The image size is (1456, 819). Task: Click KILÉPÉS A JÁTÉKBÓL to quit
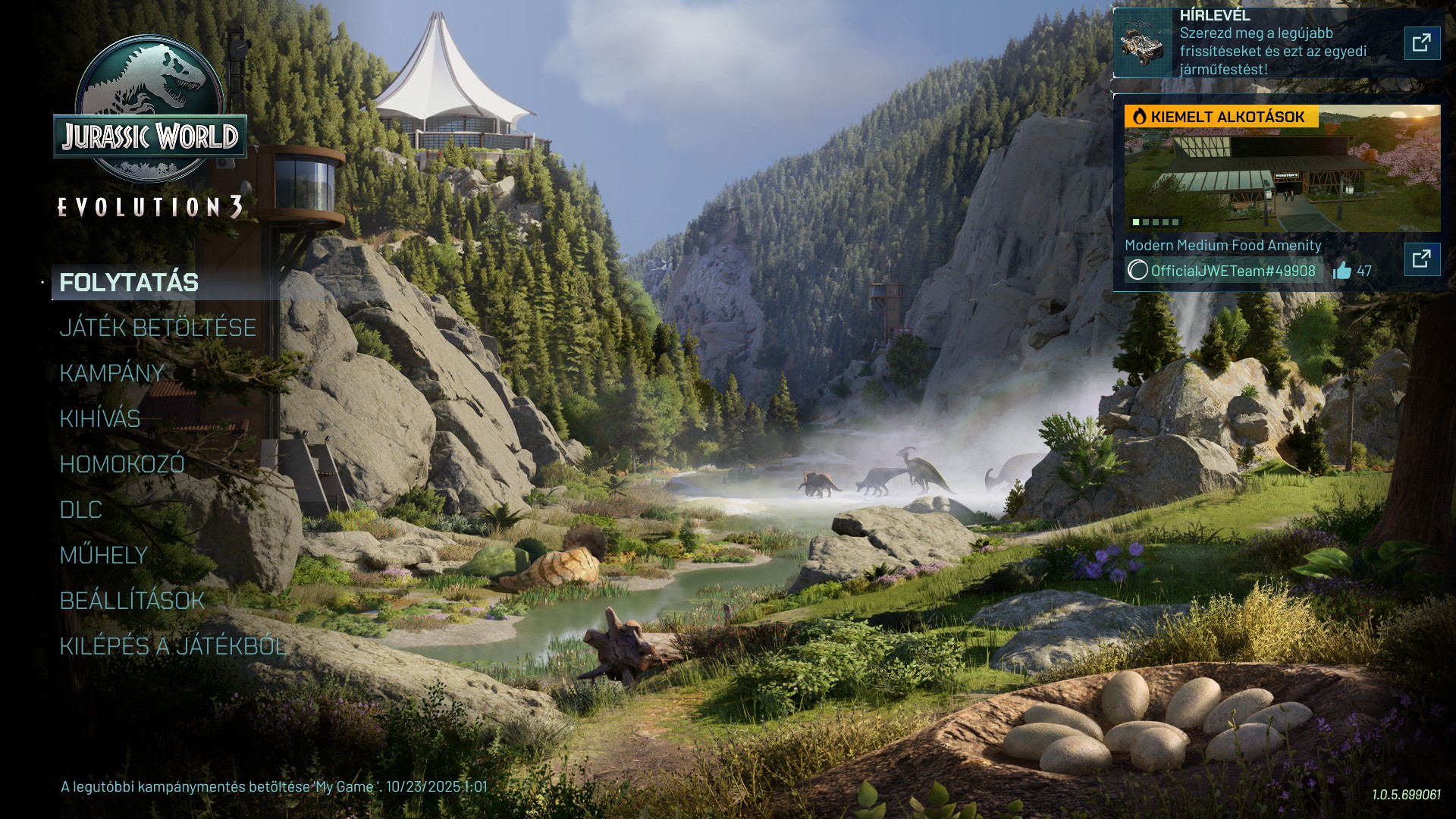173,646
